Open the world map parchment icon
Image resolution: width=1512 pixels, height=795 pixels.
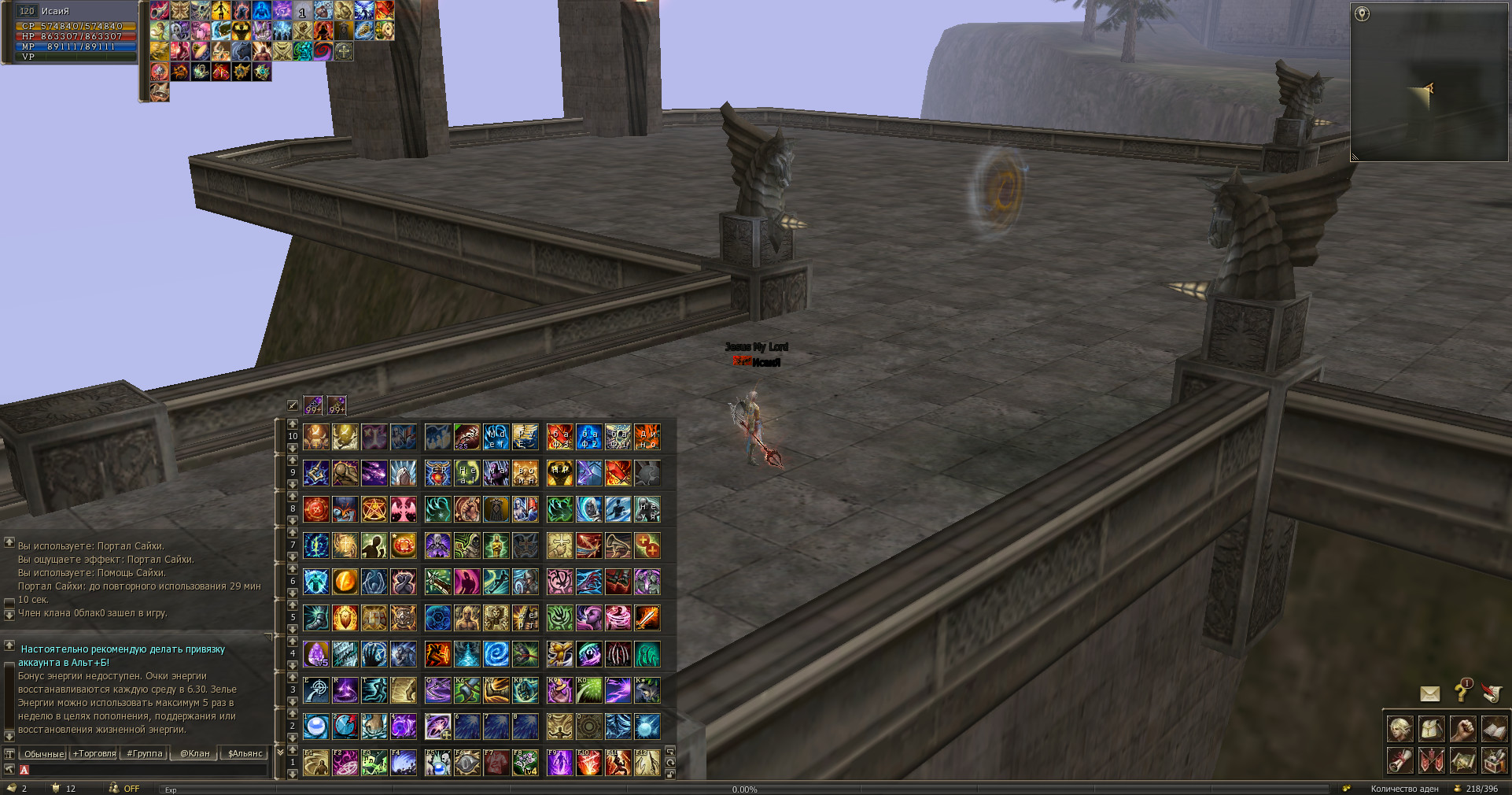click(x=1462, y=761)
